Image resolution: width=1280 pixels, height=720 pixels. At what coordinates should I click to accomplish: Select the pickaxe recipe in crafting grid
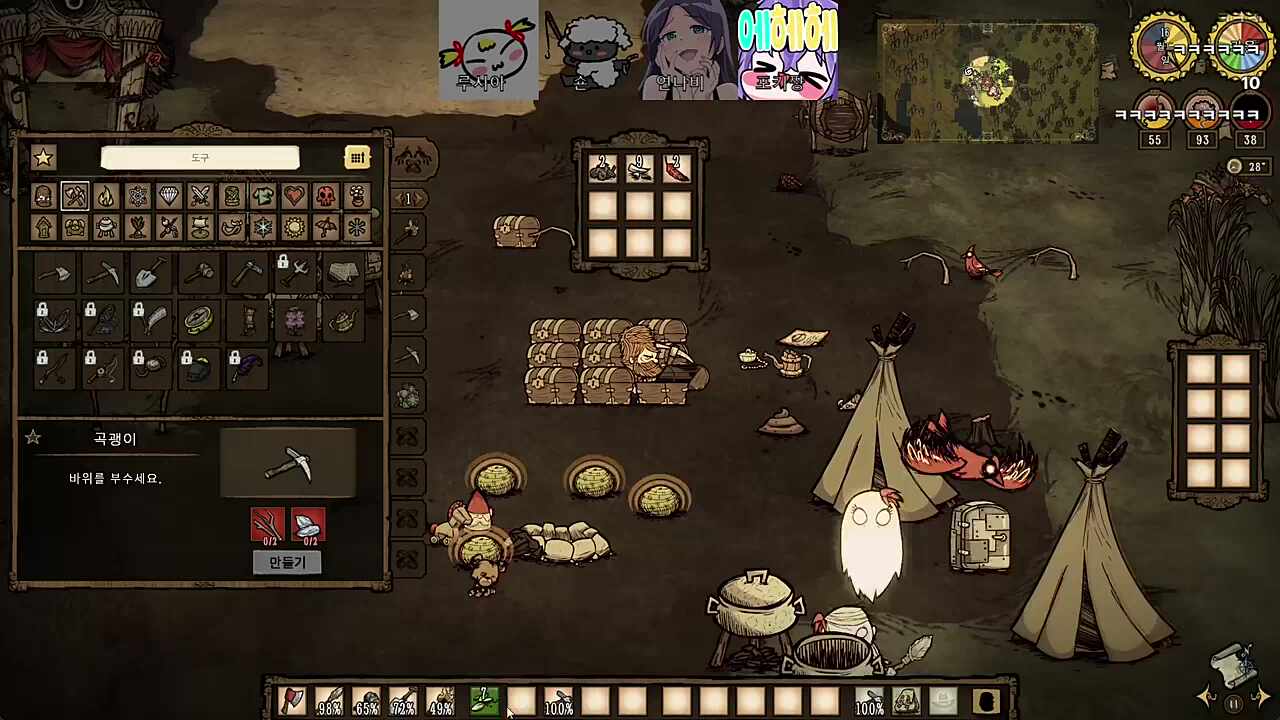103,272
